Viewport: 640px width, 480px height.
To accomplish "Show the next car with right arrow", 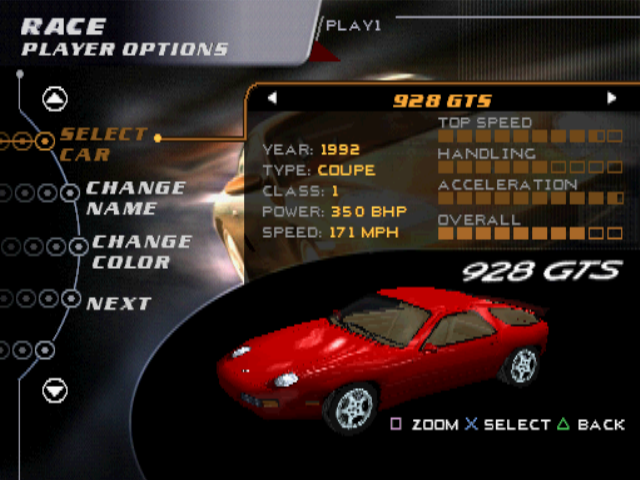I will click(x=612, y=99).
